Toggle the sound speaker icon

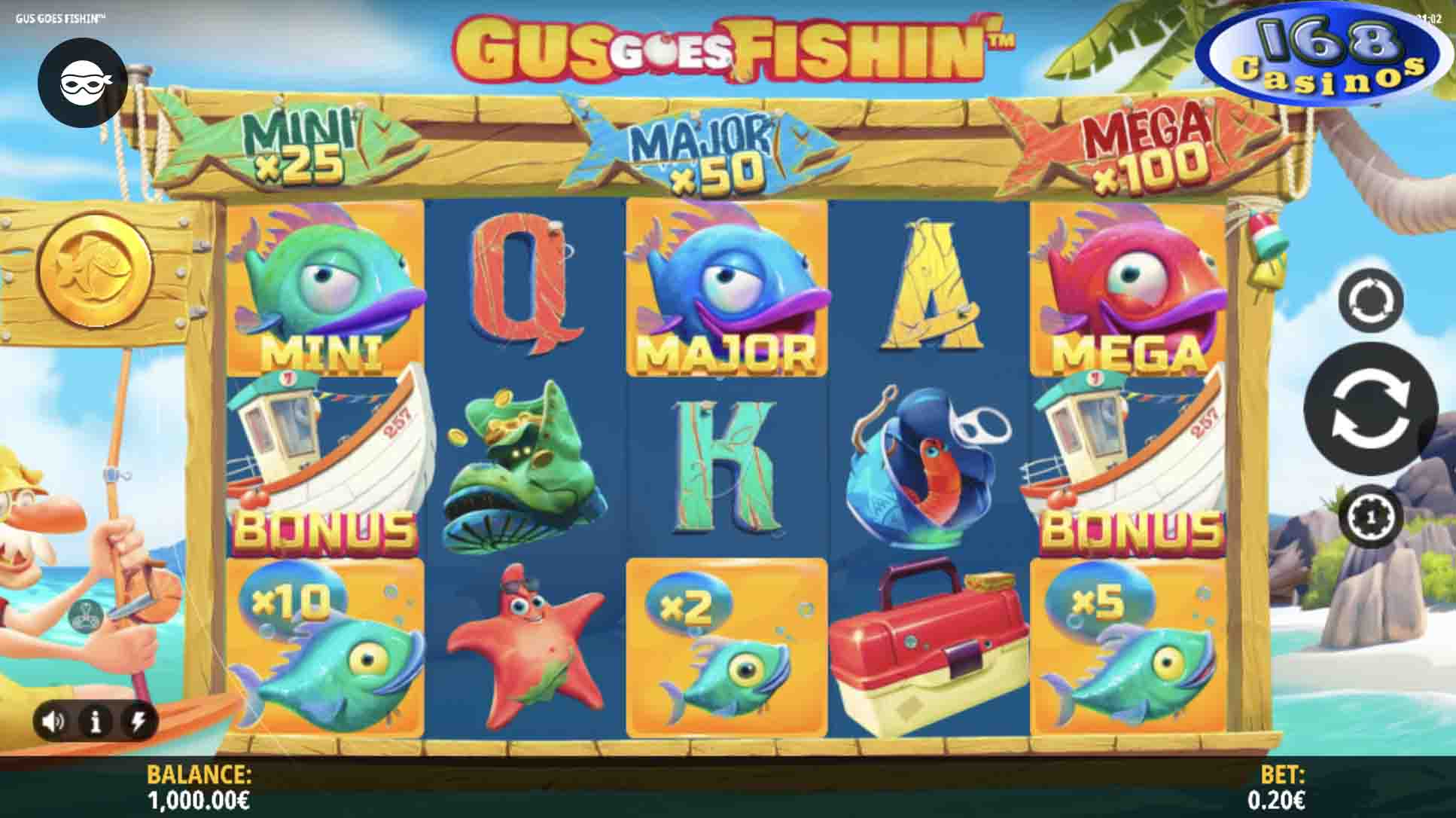53,722
